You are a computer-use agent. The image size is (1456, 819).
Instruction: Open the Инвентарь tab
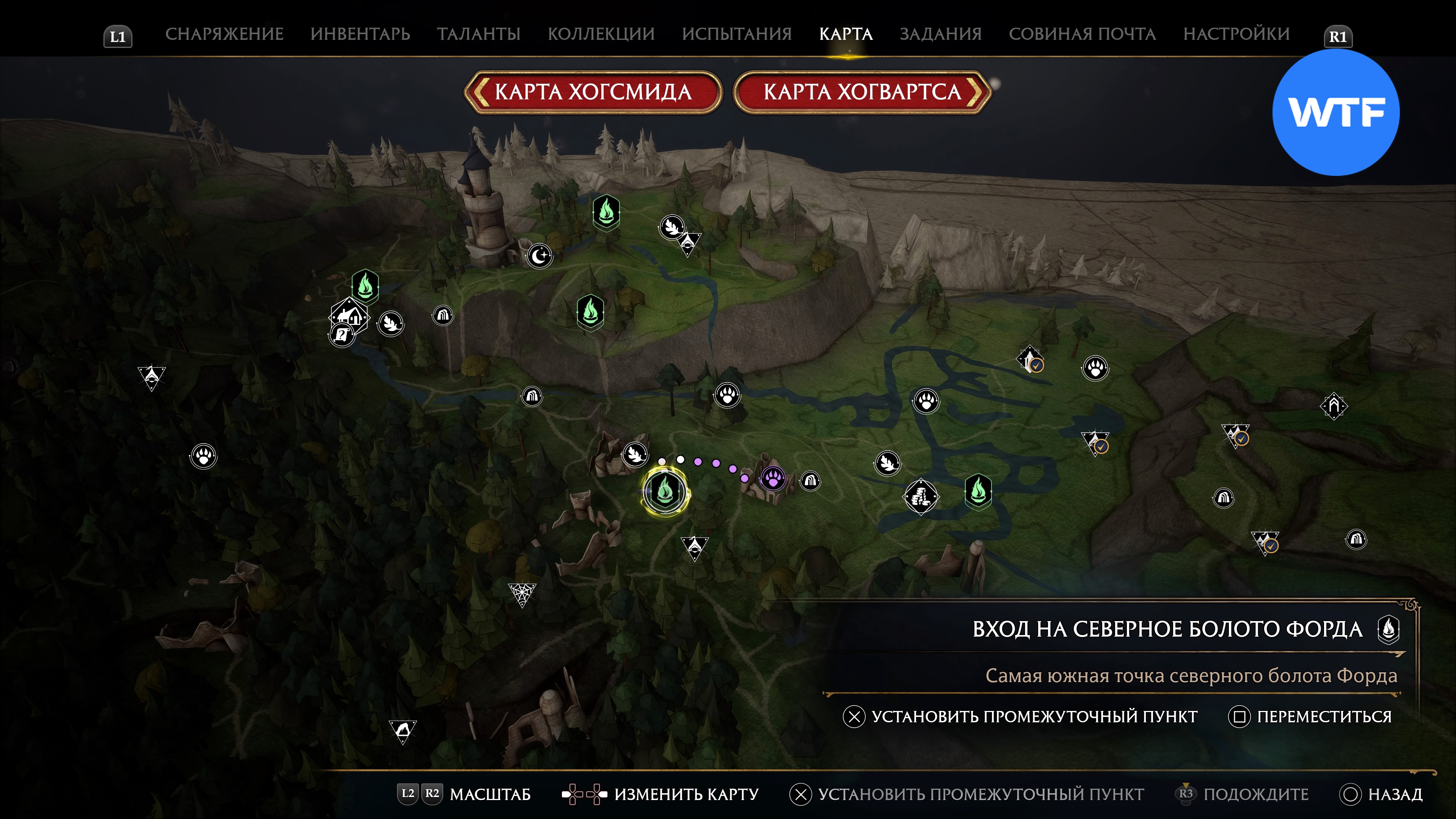point(360,34)
